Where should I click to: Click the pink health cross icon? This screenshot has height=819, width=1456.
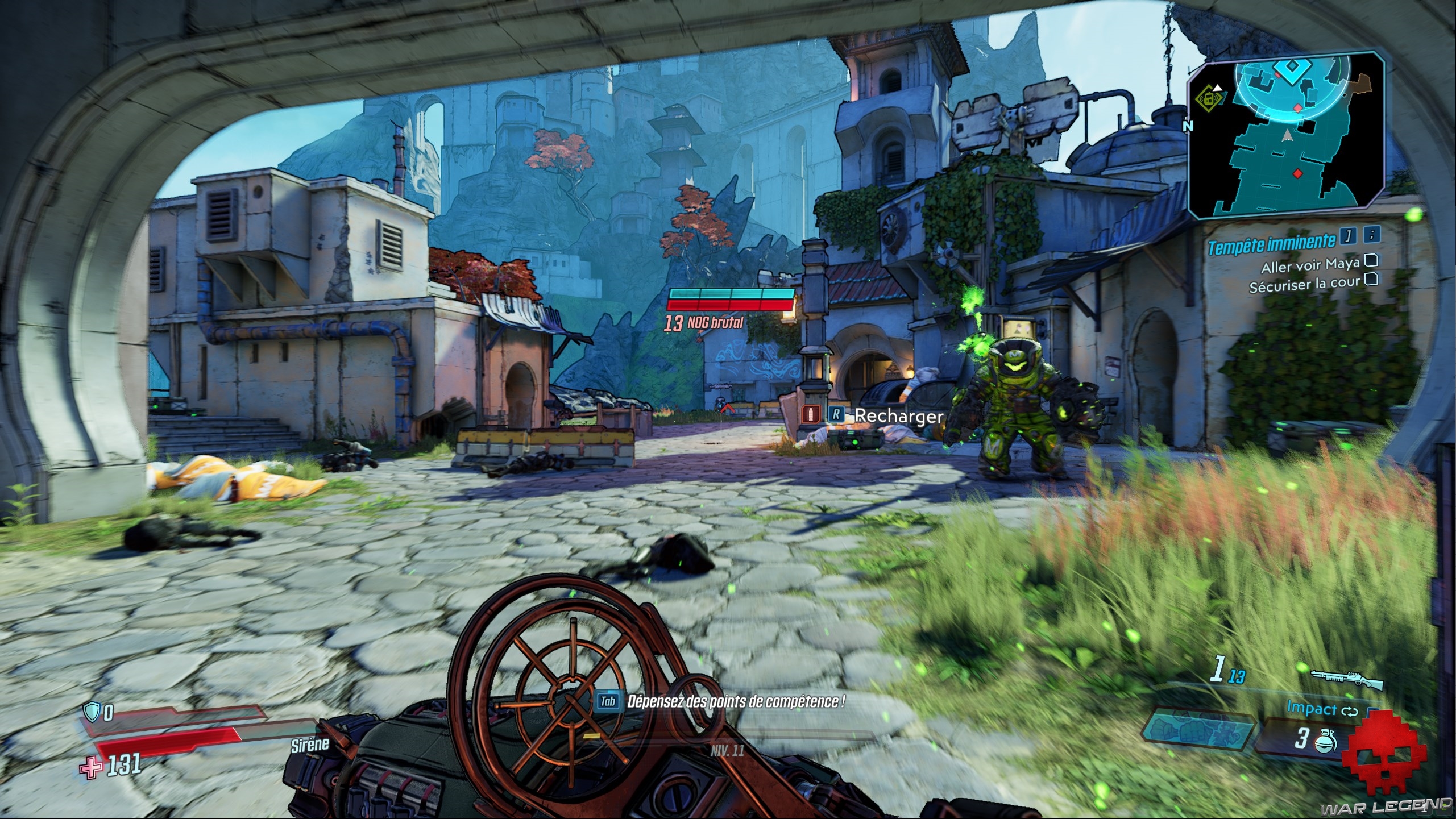90,768
